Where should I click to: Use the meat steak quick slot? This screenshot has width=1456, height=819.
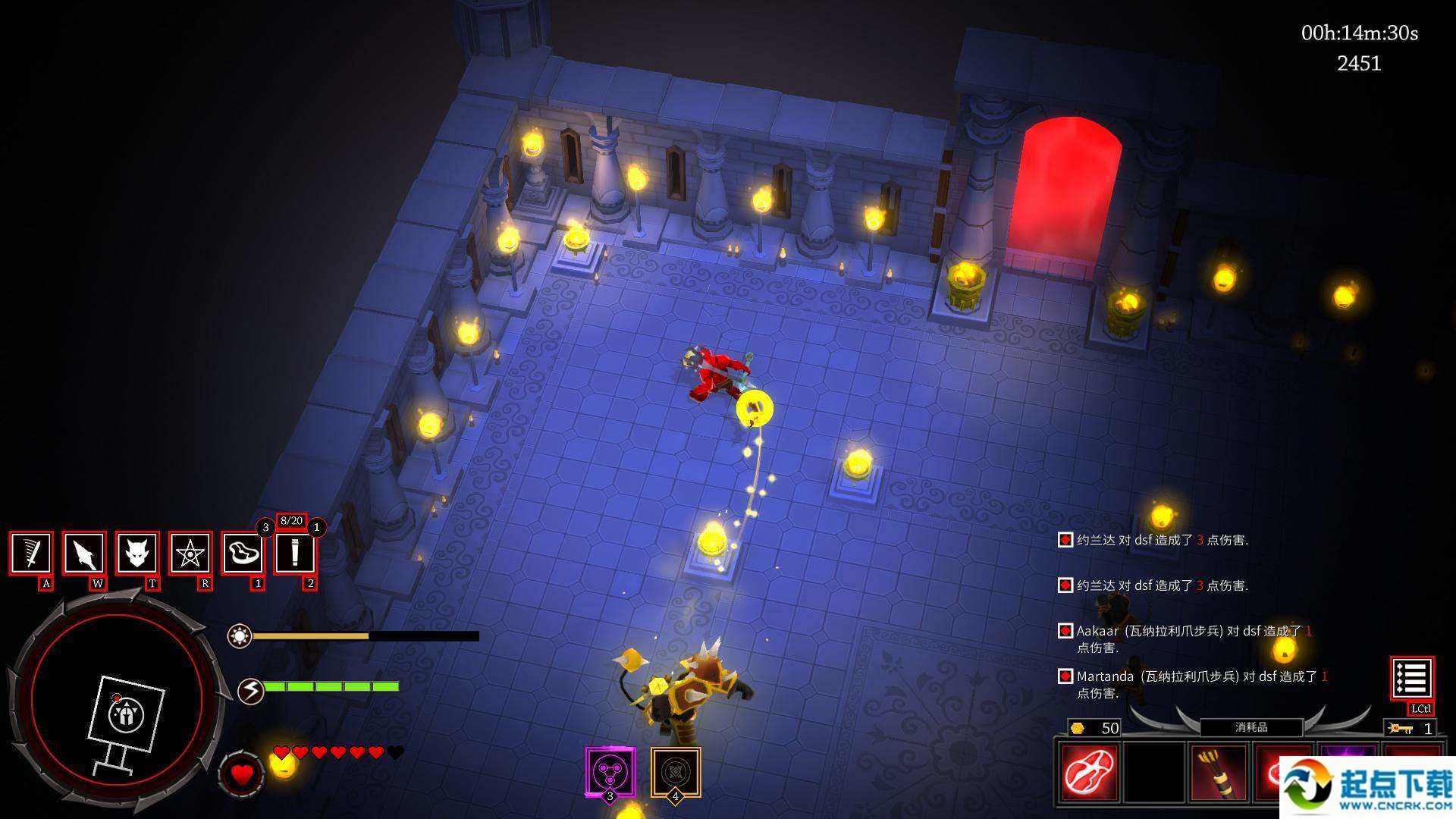[243, 553]
